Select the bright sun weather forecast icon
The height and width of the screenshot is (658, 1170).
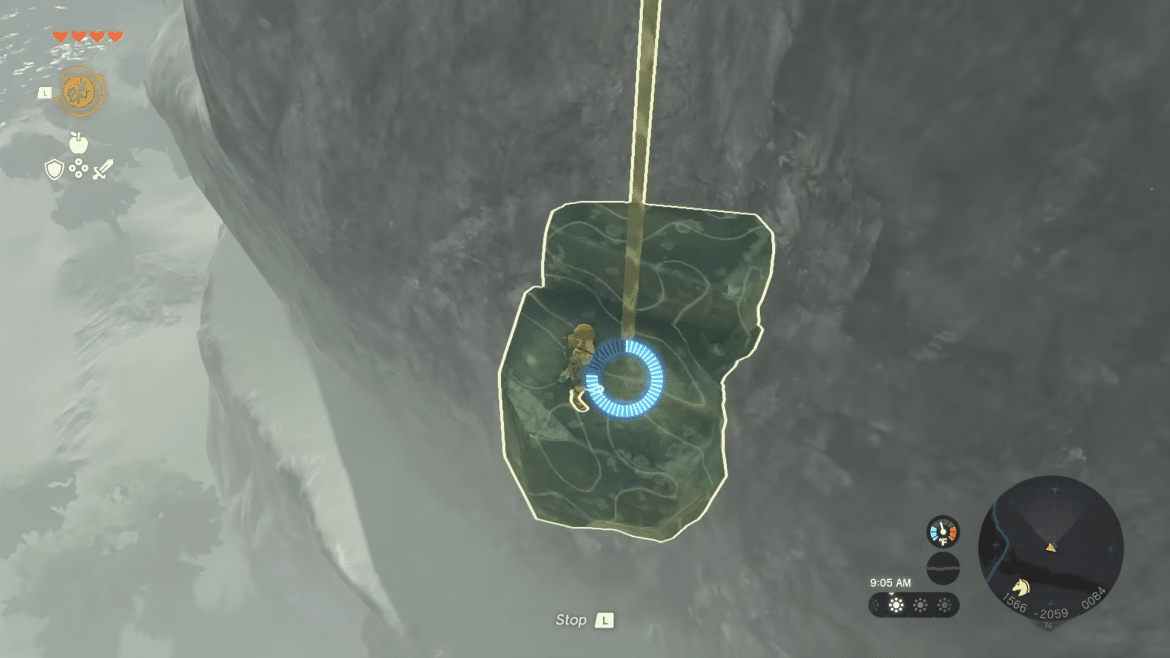click(x=896, y=605)
